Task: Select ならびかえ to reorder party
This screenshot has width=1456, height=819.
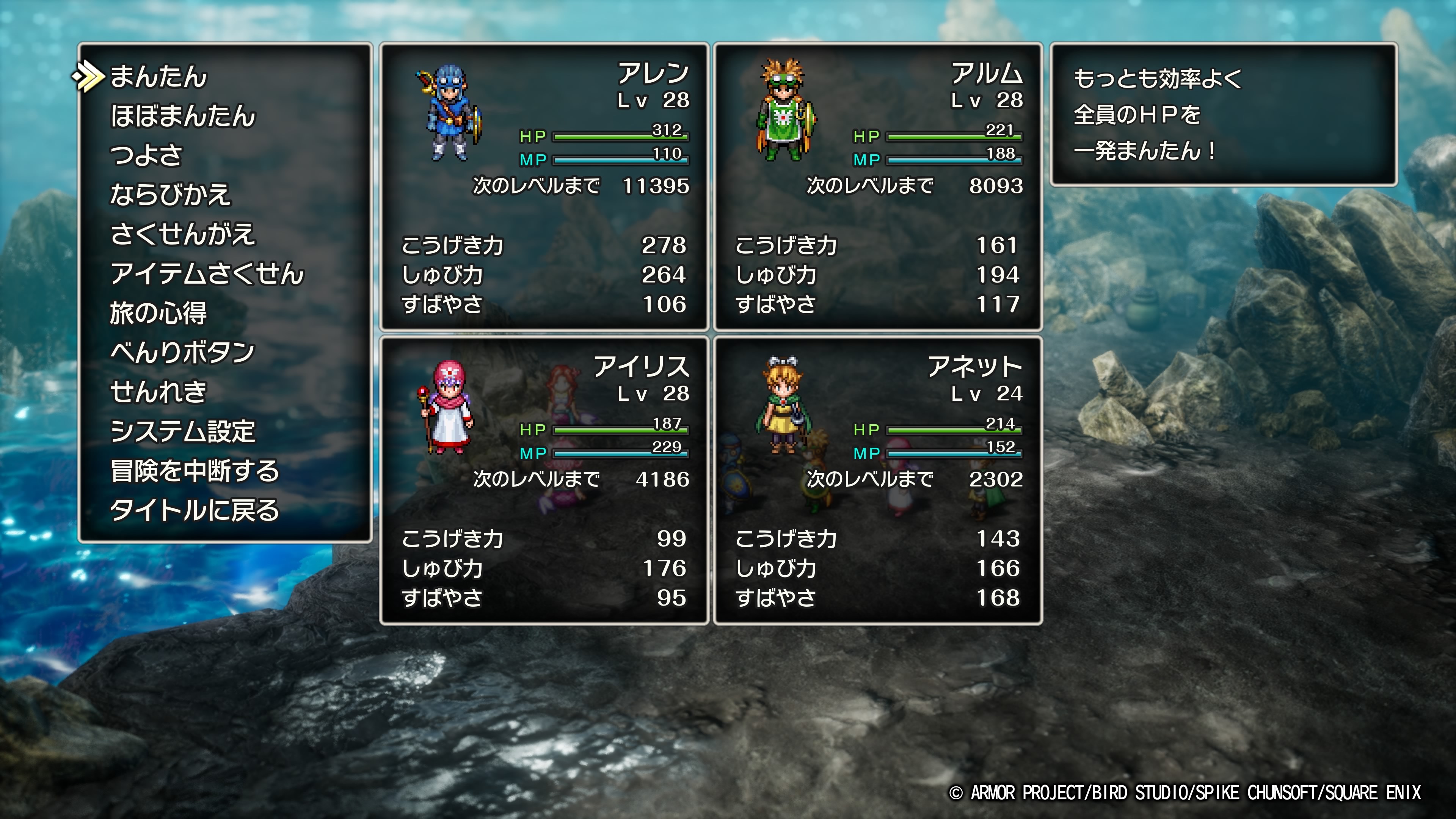Action: pos(170,195)
